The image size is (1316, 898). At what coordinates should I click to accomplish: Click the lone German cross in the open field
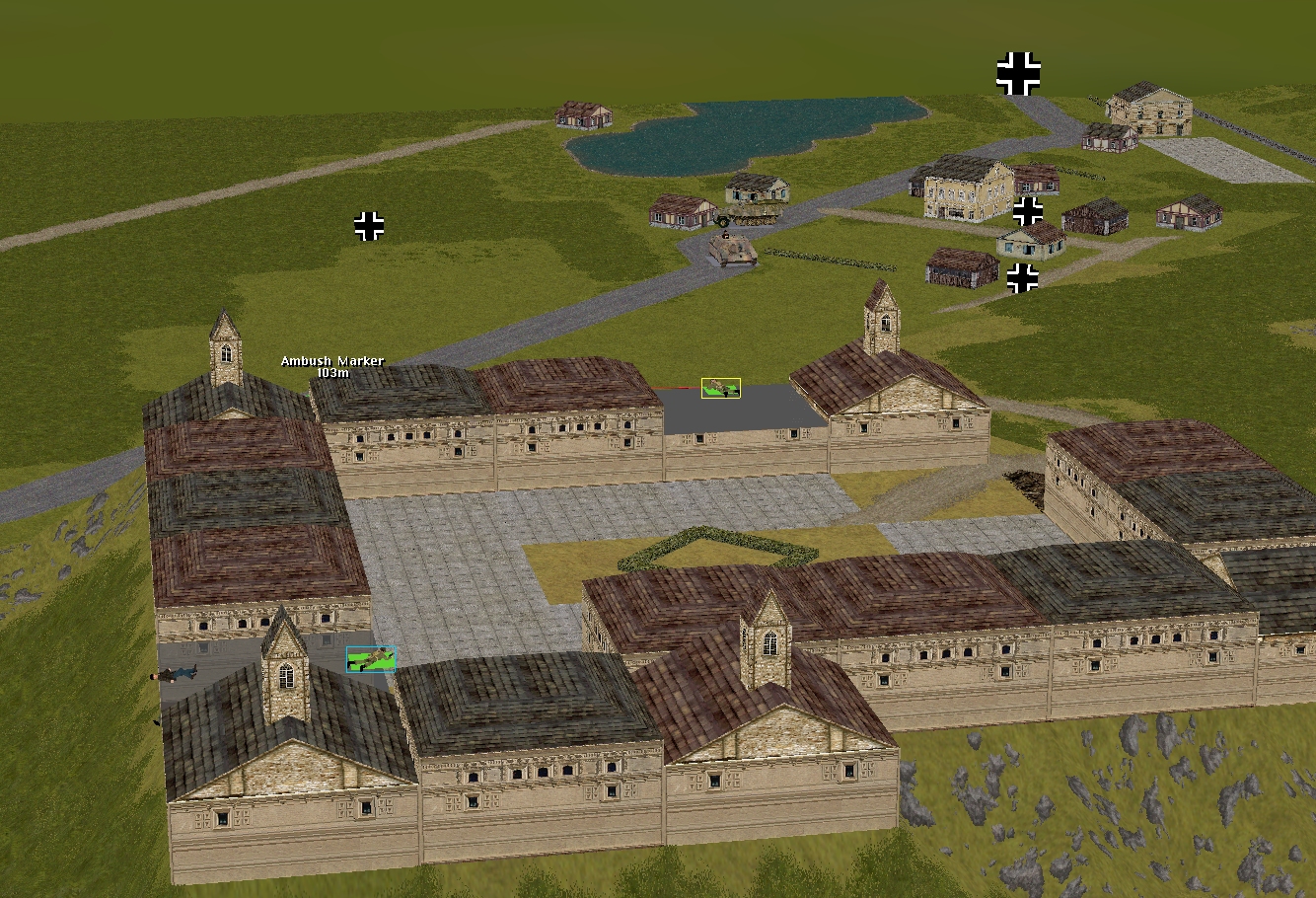(369, 226)
